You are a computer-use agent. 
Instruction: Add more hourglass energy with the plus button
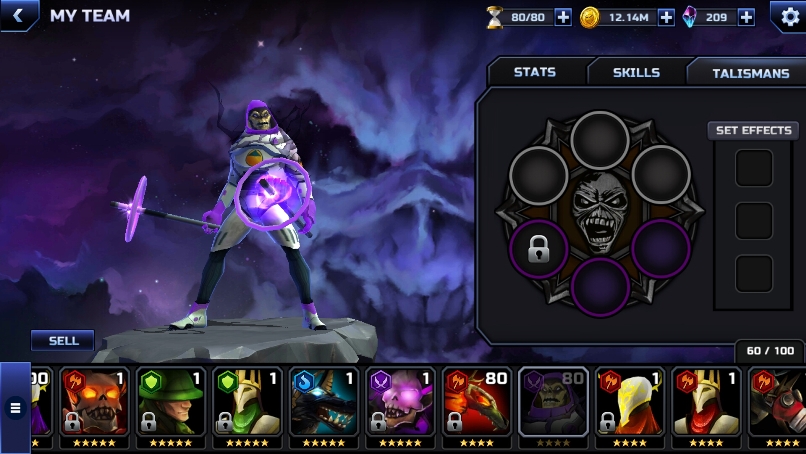point(563,17)
